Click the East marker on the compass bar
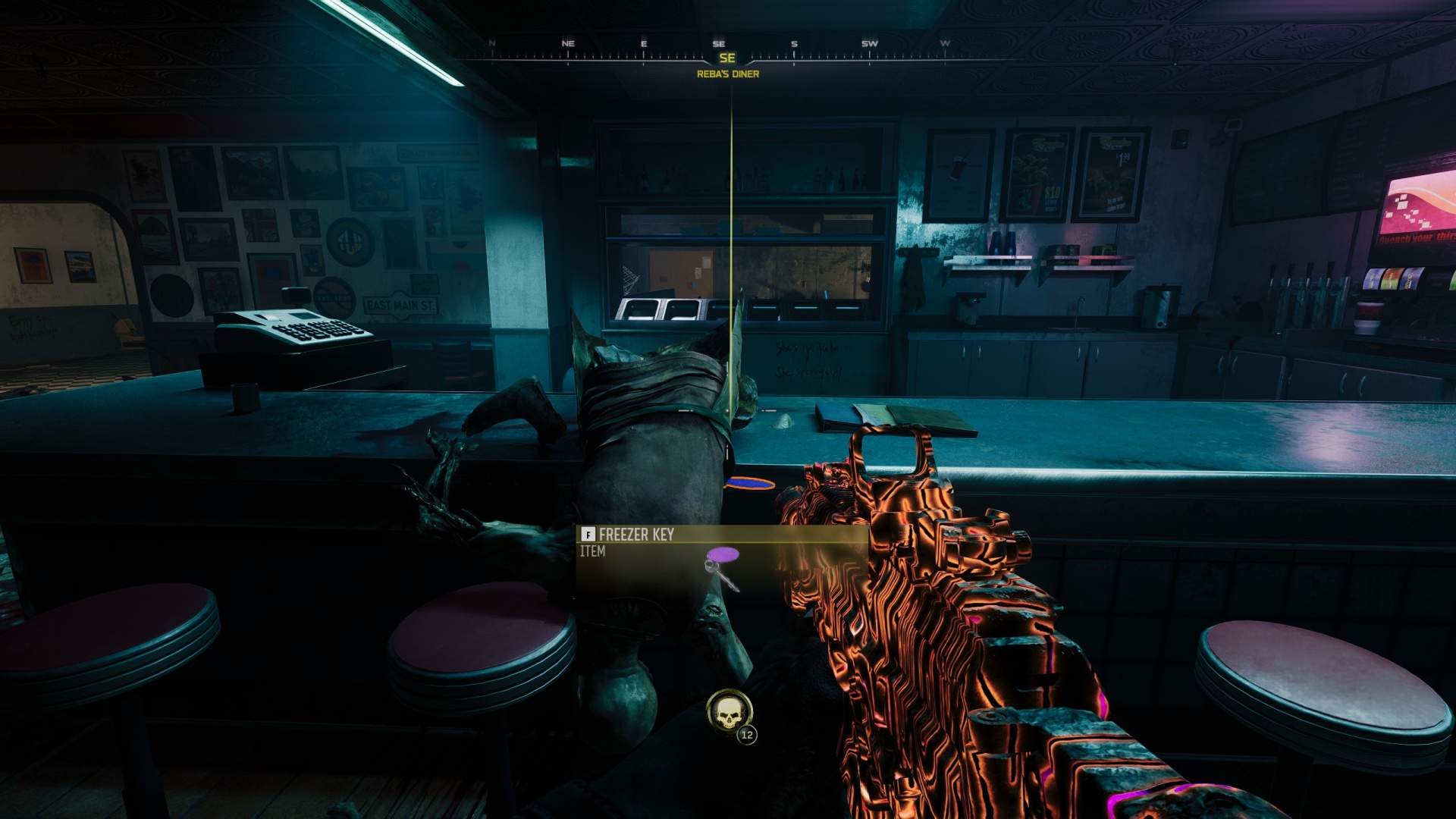 click(x=644, y=43)
